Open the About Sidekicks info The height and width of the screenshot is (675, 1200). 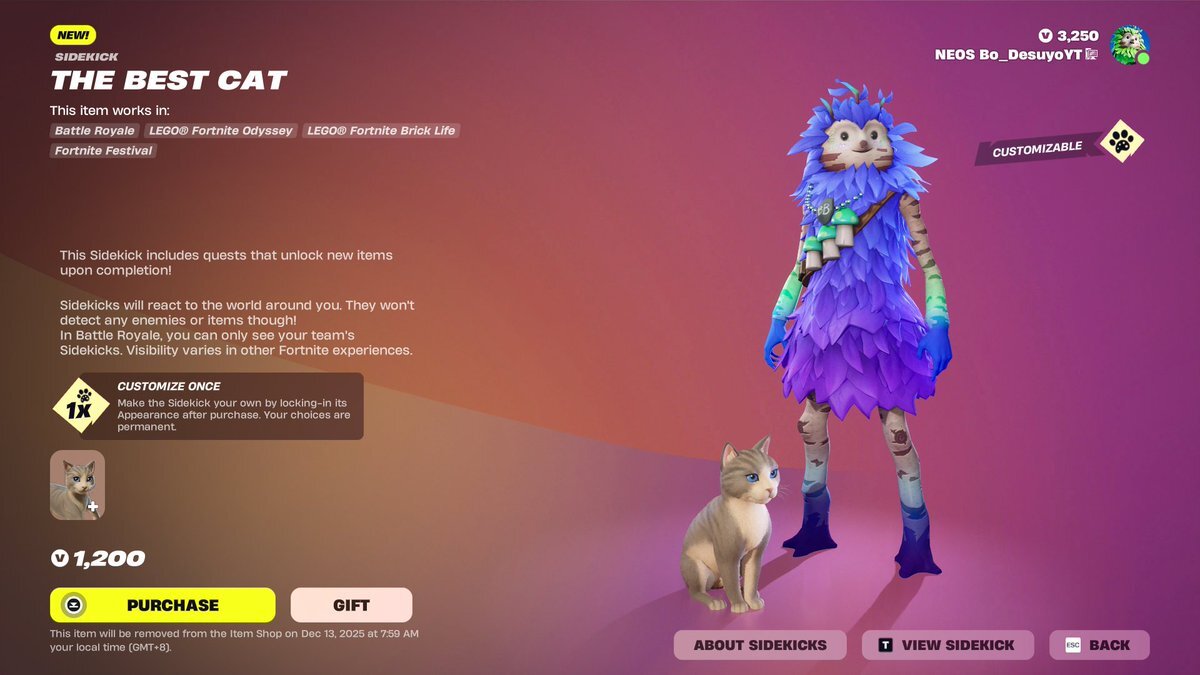point(760,645)
